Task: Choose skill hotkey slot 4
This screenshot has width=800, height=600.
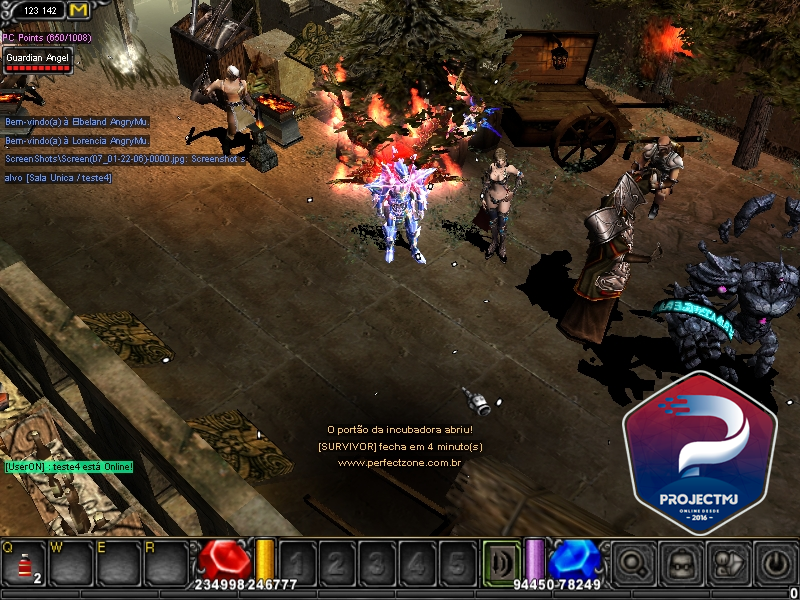Action: click(x=416, y=563)
